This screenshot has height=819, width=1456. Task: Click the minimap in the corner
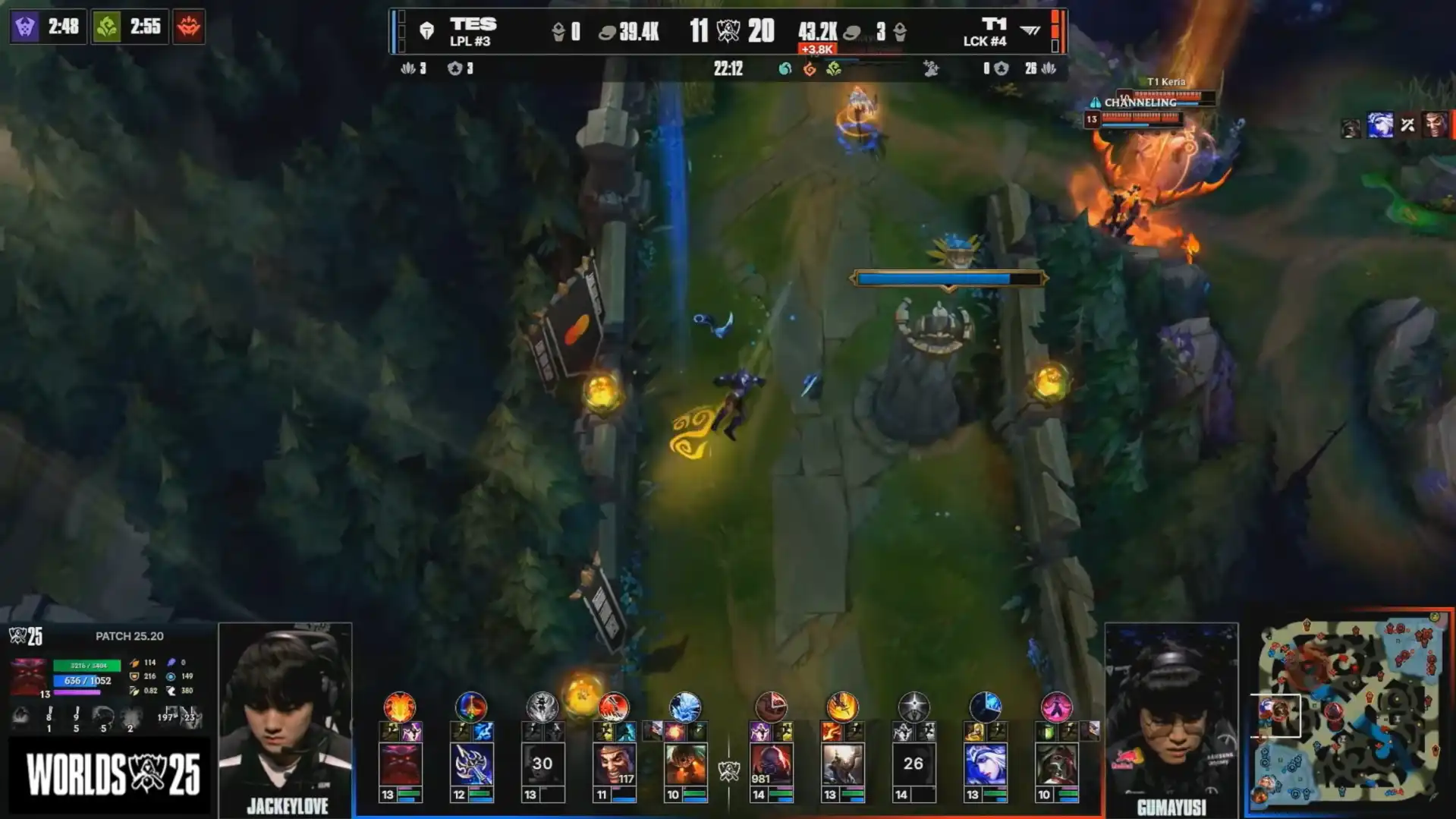click(x=1349, y=712)
